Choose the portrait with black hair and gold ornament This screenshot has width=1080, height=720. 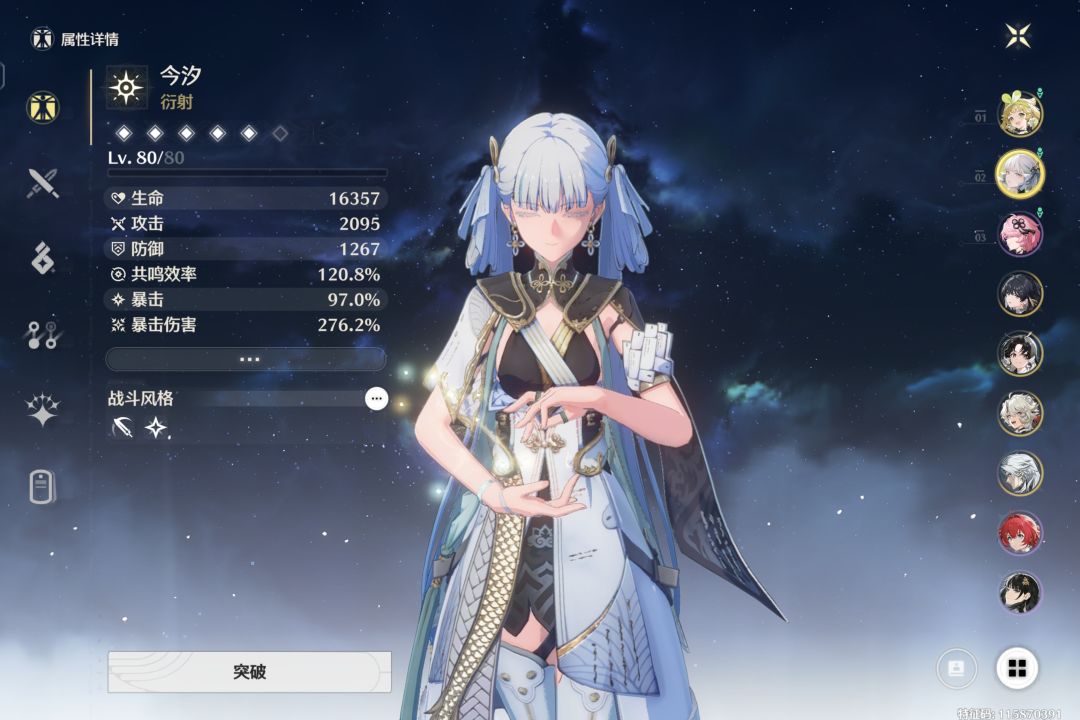tap(1020, 593)
